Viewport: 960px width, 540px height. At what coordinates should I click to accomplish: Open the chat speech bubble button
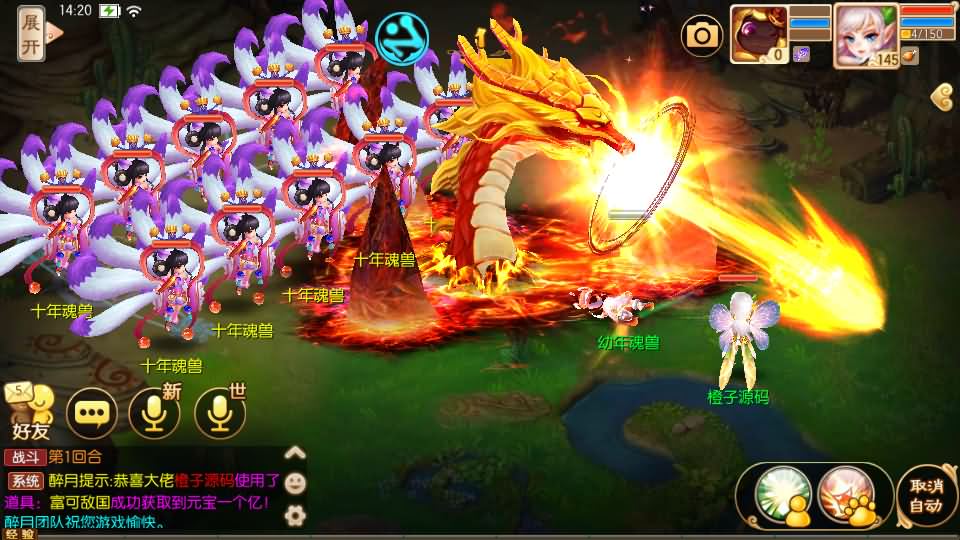click(91, 412)
